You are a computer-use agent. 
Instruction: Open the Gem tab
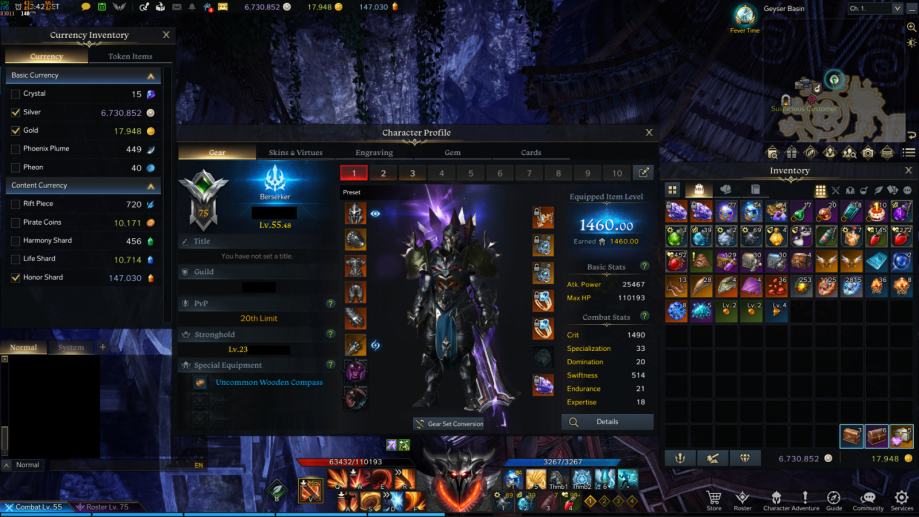pos(453,153)
